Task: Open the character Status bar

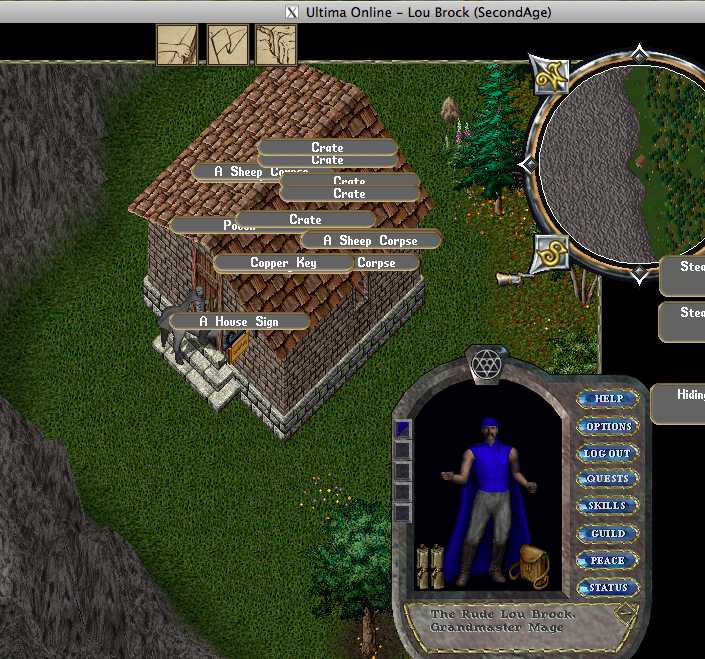Action: click(x=608, y=587)
